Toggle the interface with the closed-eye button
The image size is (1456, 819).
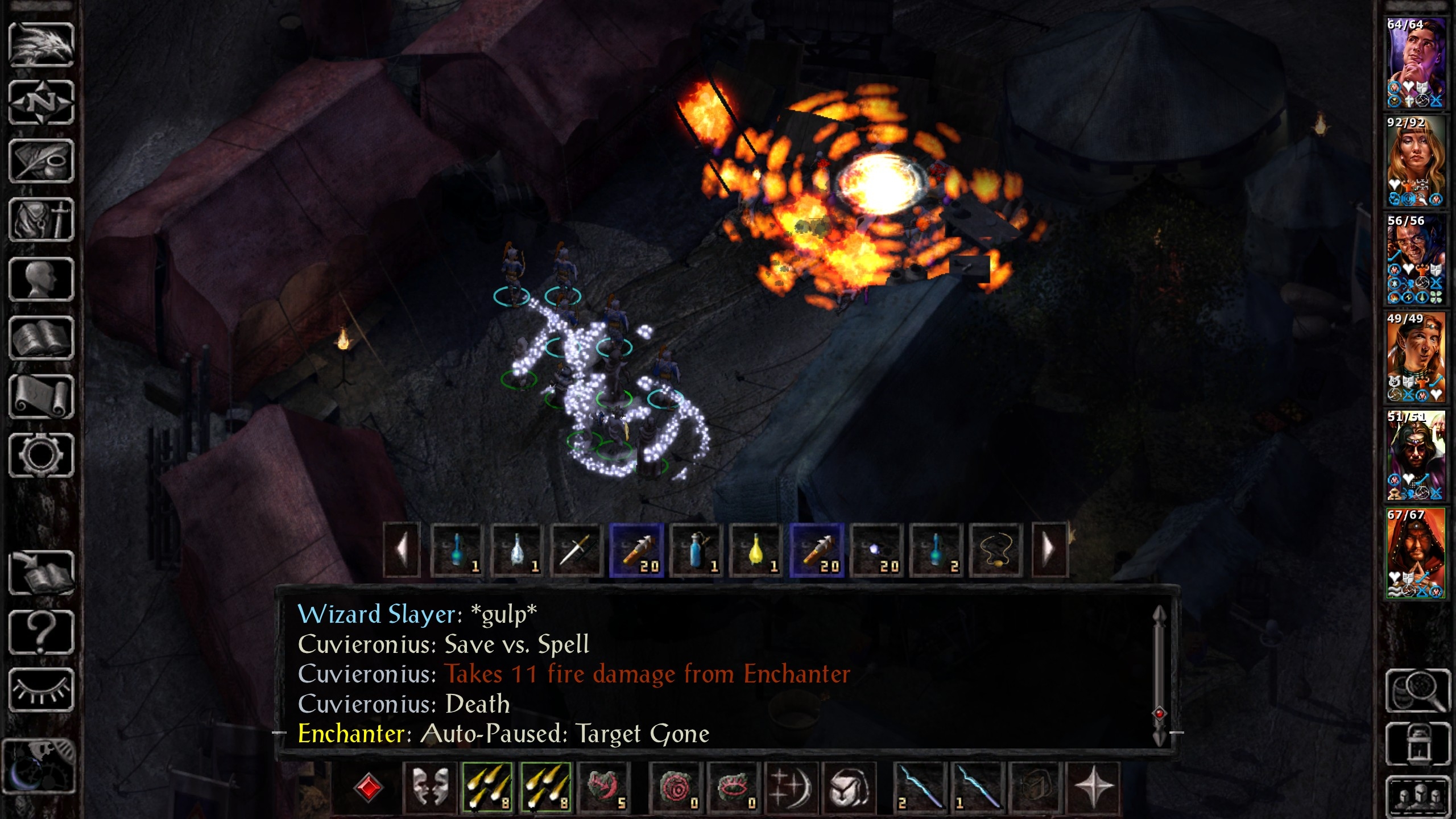41,690
